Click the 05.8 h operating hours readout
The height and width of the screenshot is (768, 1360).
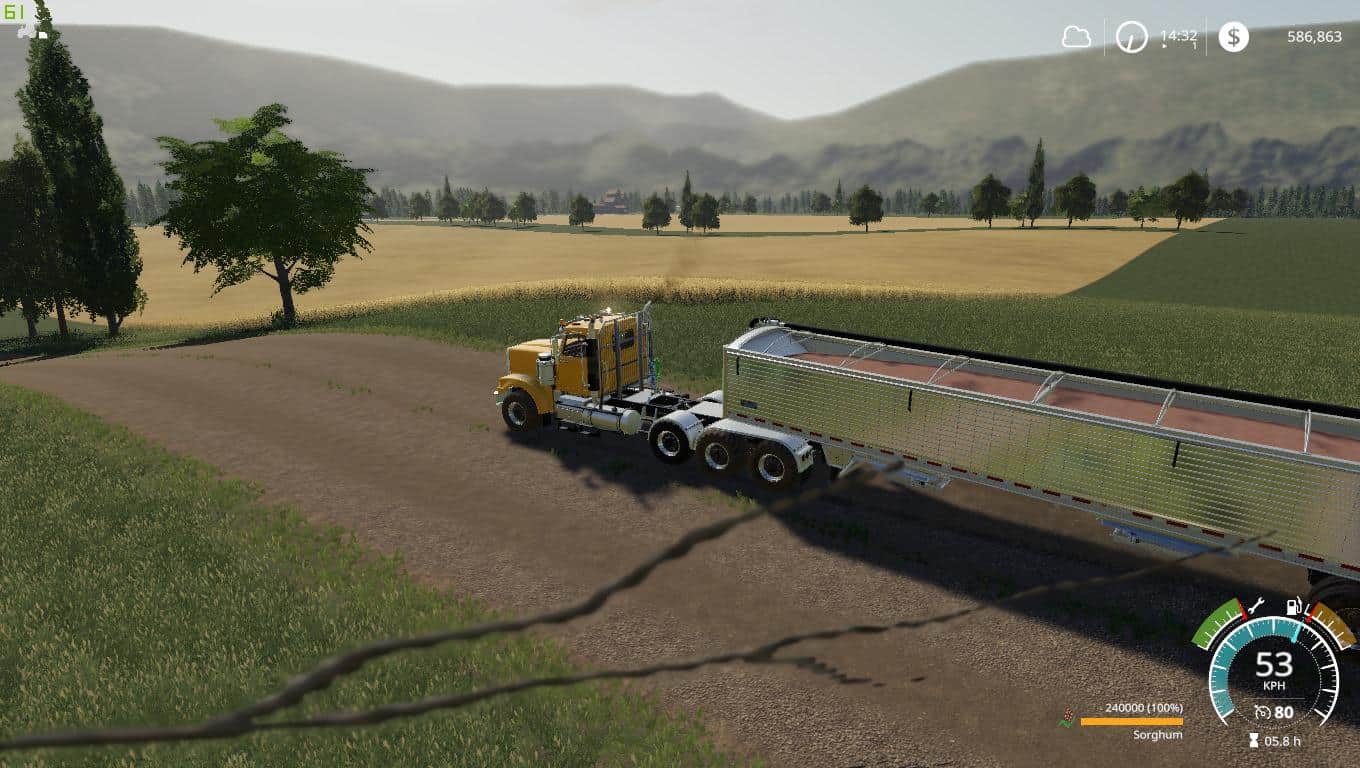click(1284, 741)
